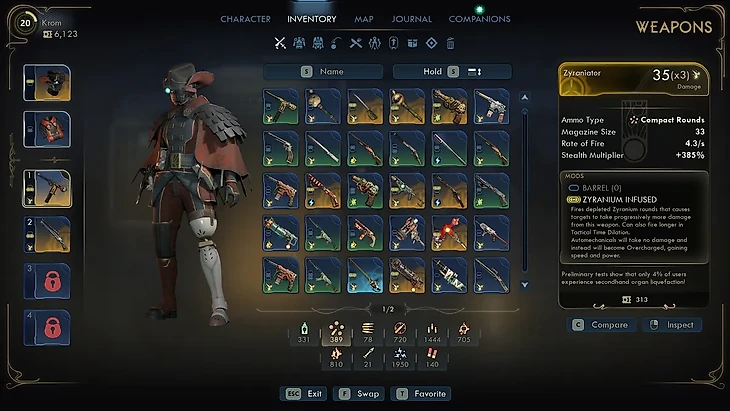Select the highlighted ammo type showing 389
Image resolution: width=730 pixels, height=411 pixels.
coord(336,334)
